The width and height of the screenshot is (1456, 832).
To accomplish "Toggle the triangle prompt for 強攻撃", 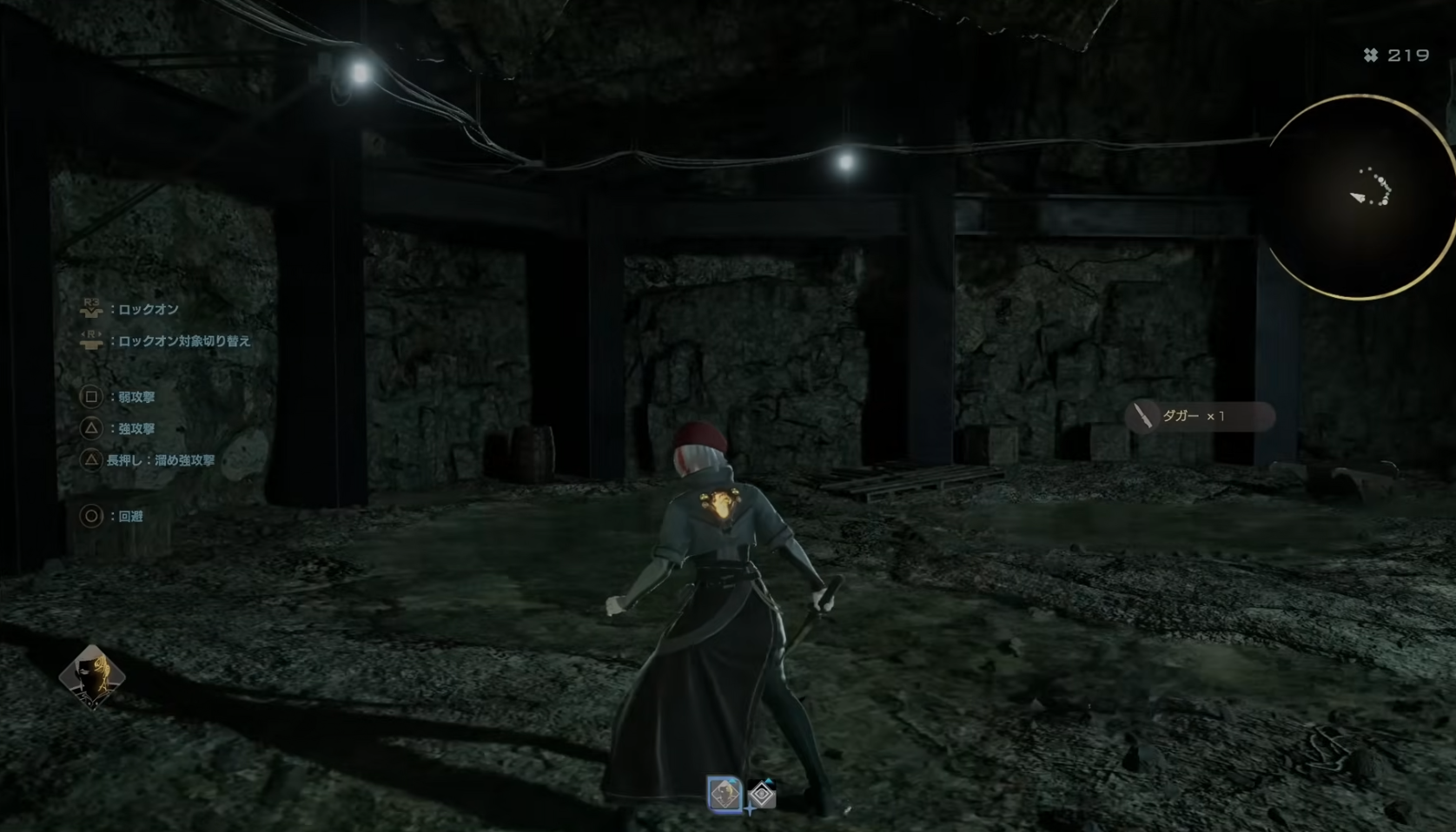I will (x=91, y=427).
